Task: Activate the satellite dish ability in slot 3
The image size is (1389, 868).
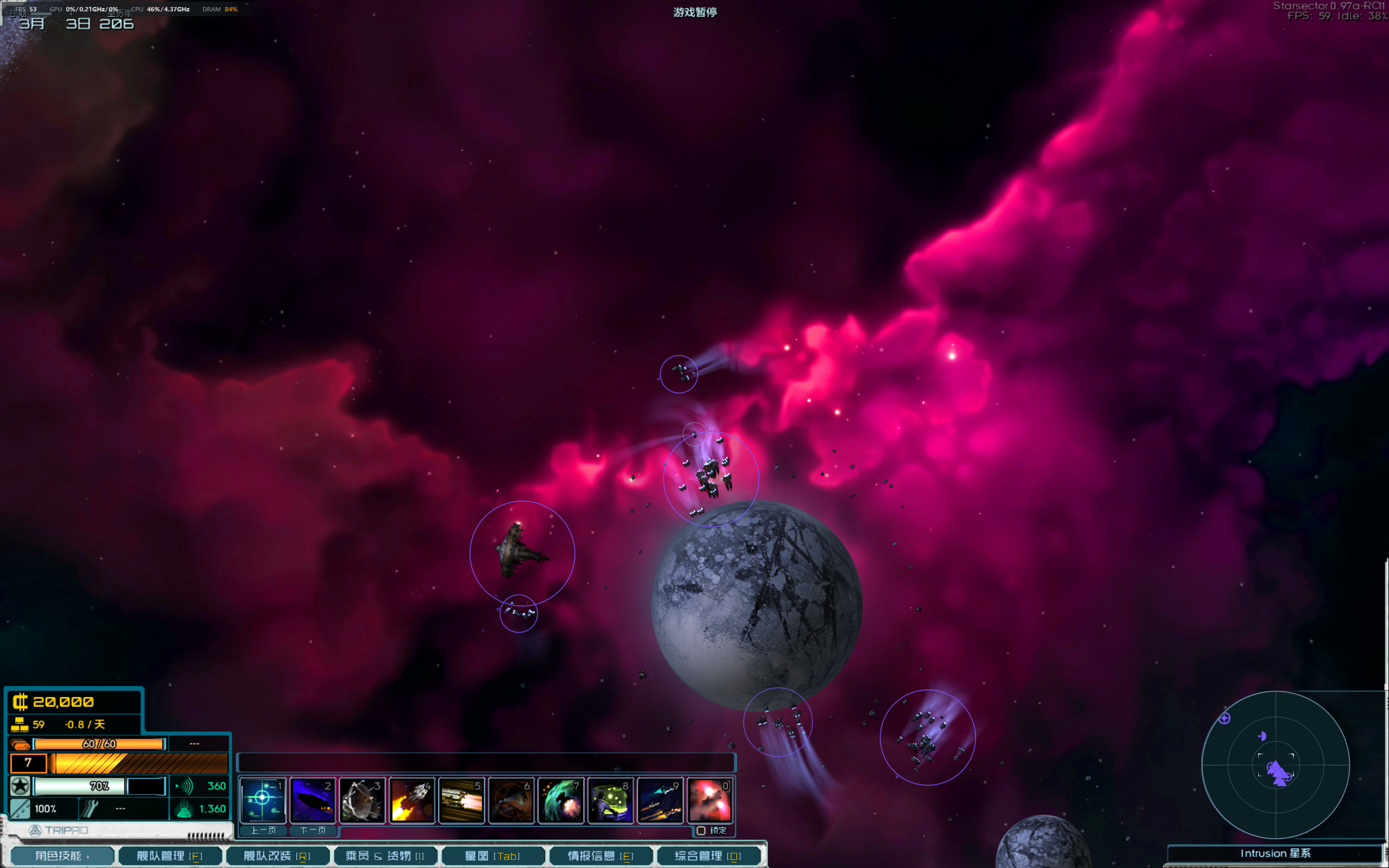Action: click(361, 800)
